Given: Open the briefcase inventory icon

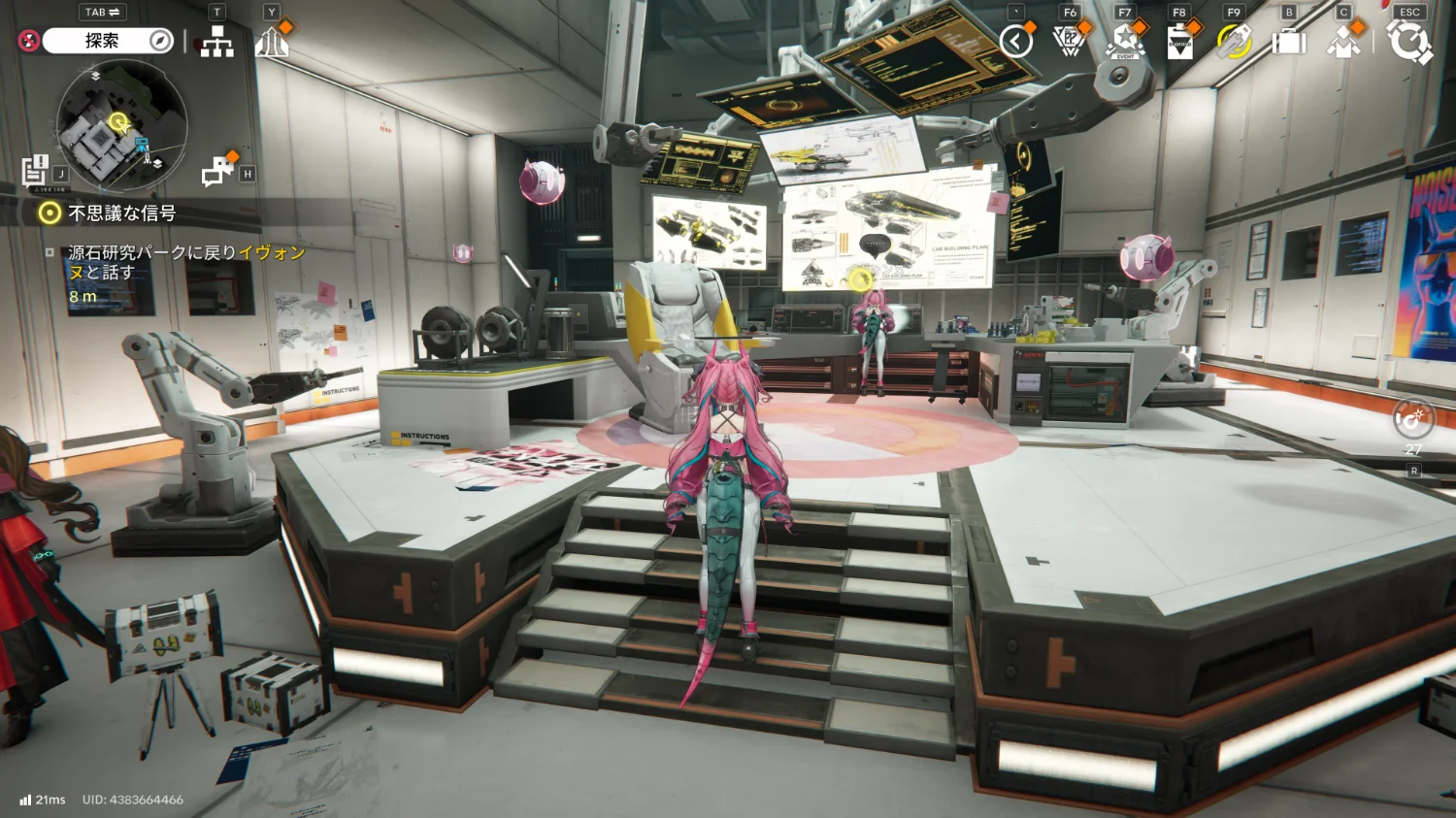Looking at the screenshot, I should pos(1289,43).
